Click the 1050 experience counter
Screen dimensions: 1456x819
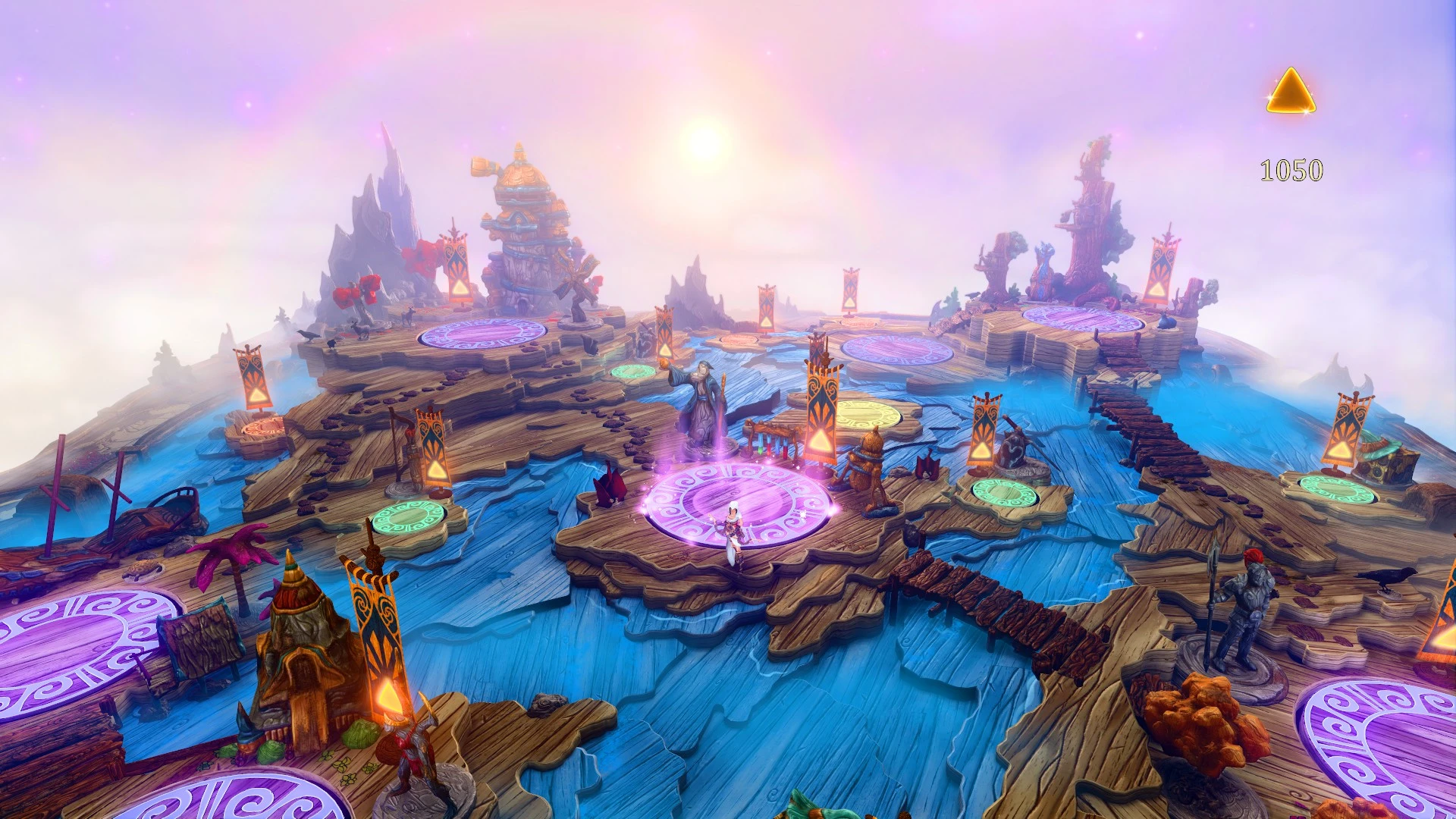tap(1291, 170)
